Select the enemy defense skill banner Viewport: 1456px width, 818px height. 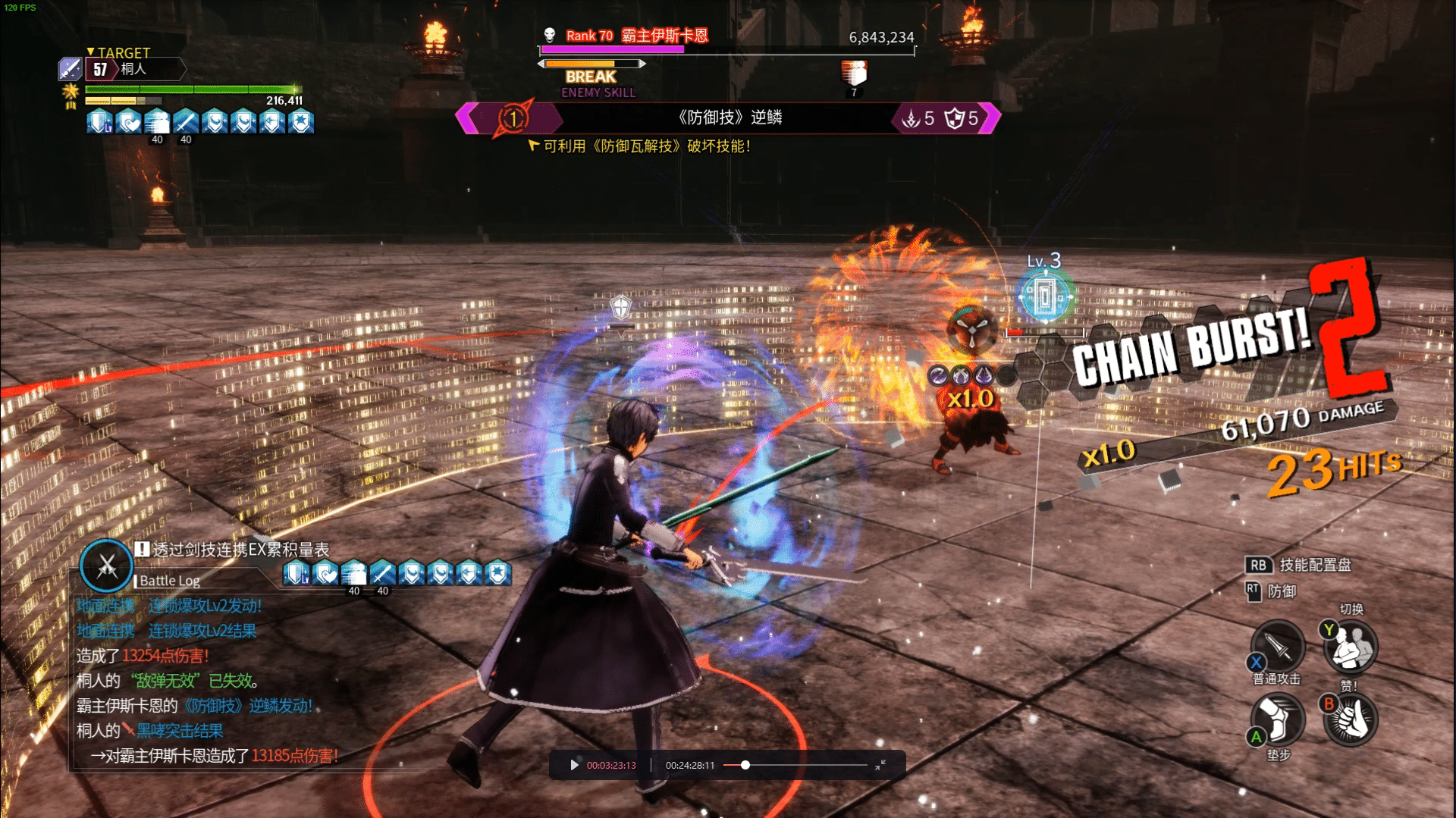coord(728,118)
